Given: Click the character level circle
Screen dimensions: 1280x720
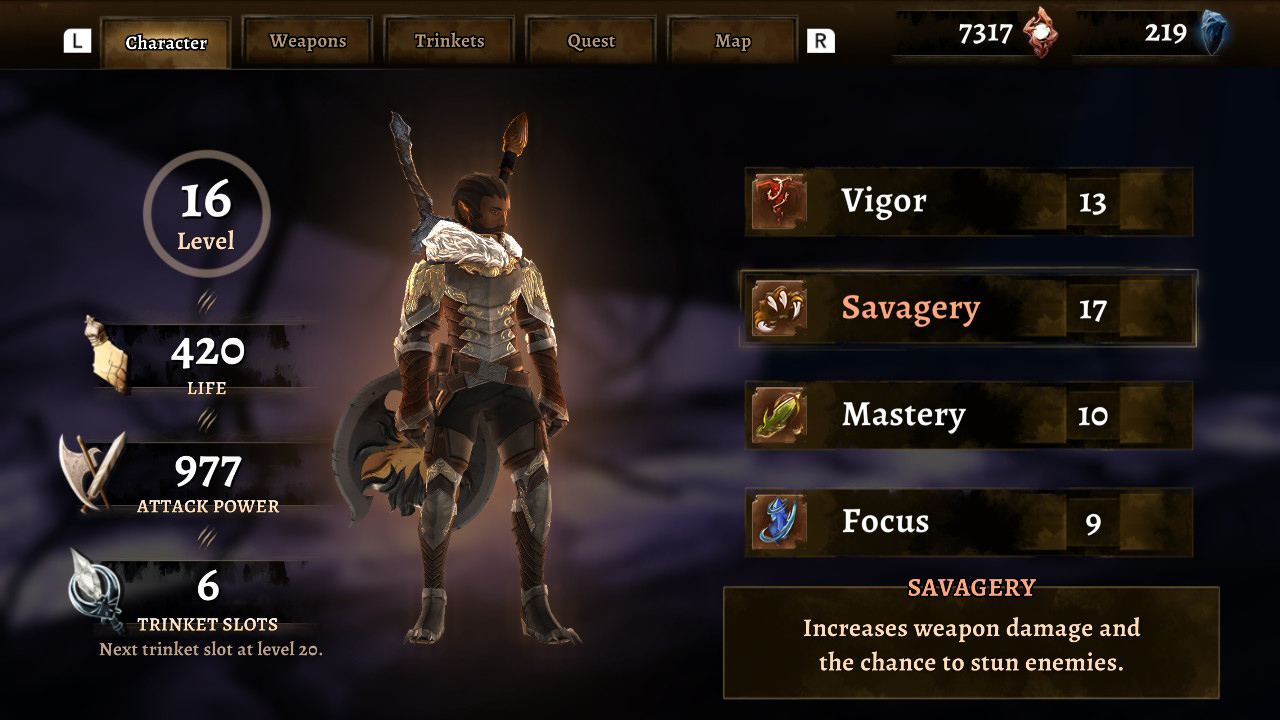Looking at the screenshot, I should 205,210.
